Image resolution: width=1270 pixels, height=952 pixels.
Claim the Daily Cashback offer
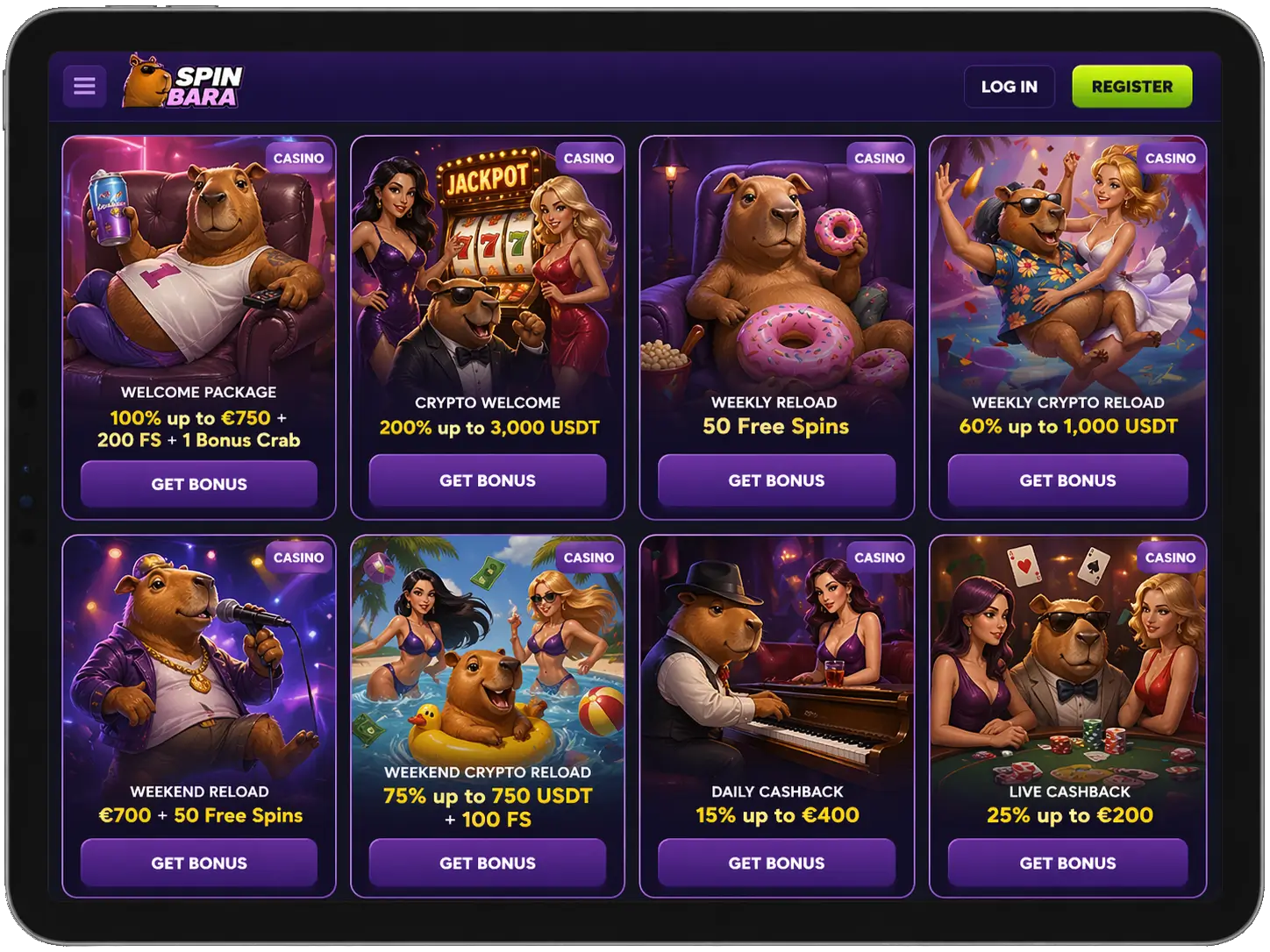774,863
